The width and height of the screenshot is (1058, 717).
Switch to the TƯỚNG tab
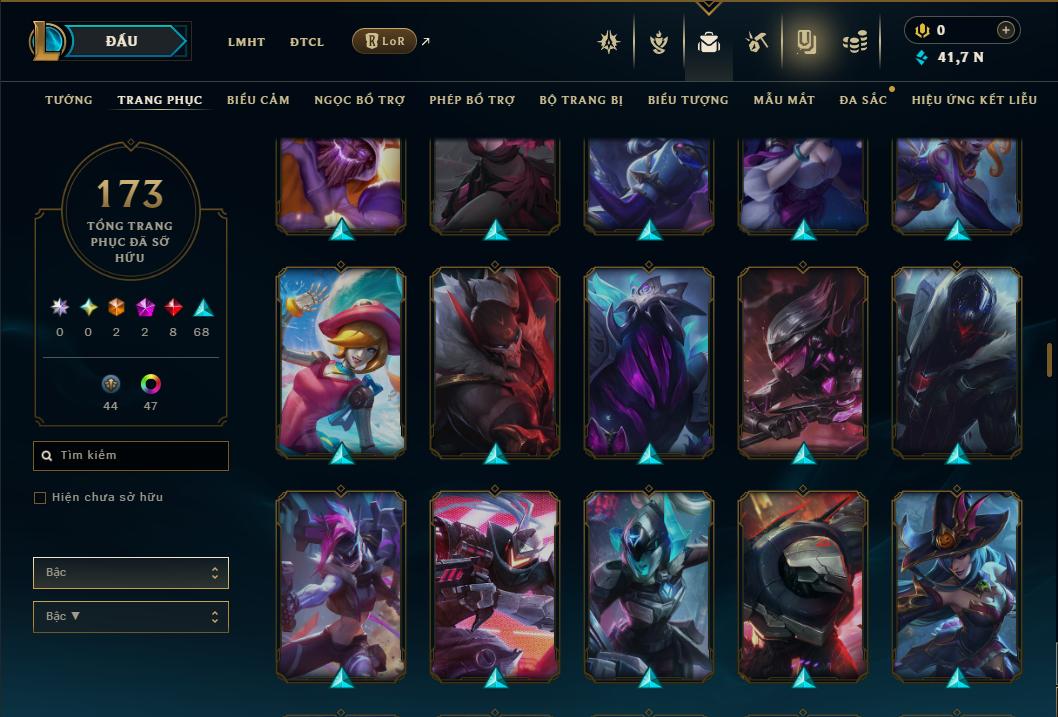[x=69, y=100]
